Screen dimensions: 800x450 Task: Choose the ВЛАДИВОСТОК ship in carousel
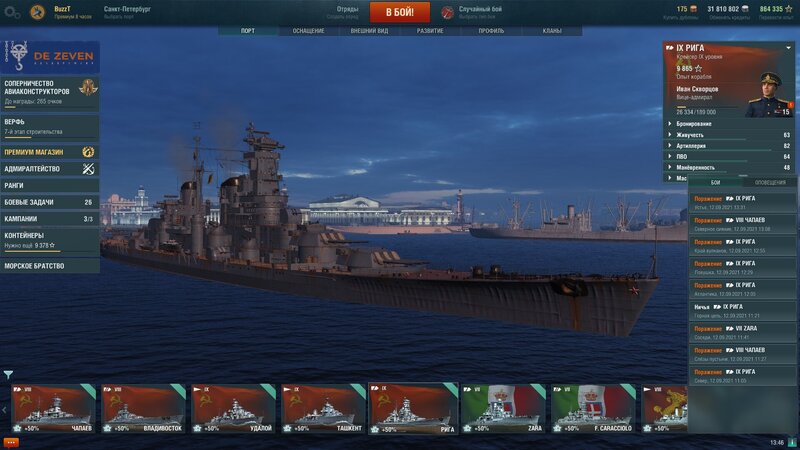pyautogui.click(x=143, y=410)
